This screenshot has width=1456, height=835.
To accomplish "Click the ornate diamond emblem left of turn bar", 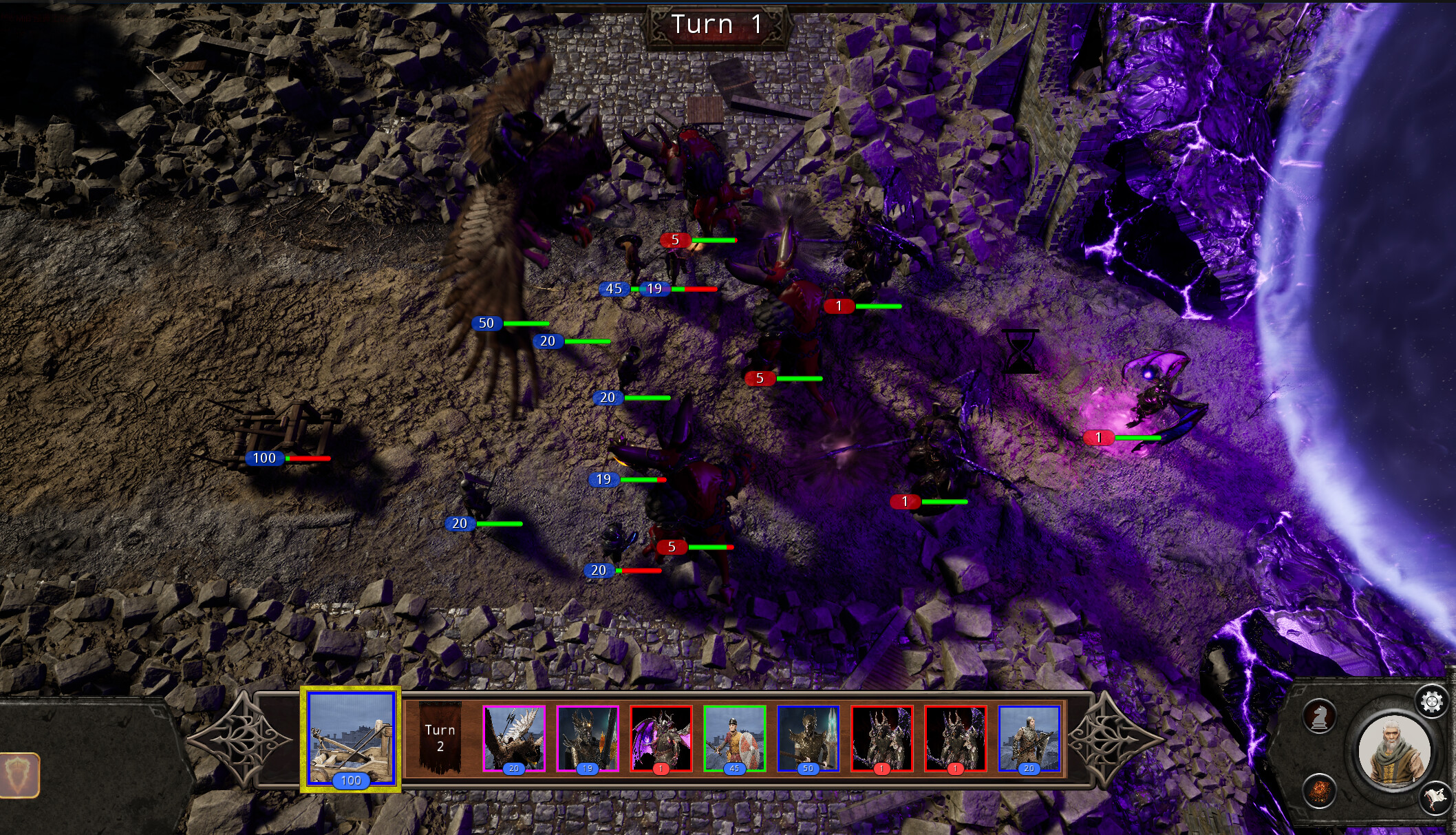I will click(244, 740).
